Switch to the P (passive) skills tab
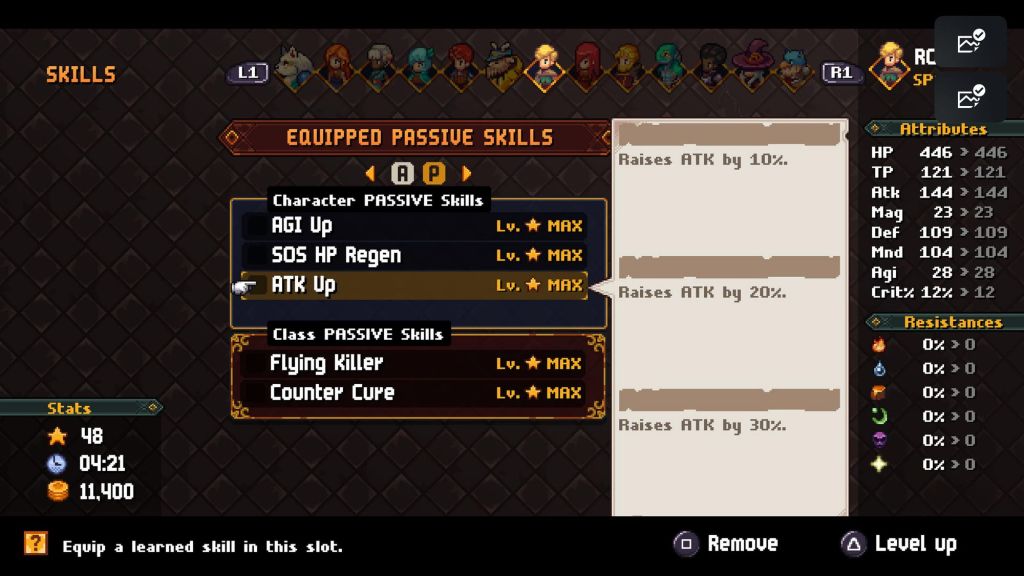Image resolution: width=1024 pixels, height=576 pixels. tap(434, 173)
